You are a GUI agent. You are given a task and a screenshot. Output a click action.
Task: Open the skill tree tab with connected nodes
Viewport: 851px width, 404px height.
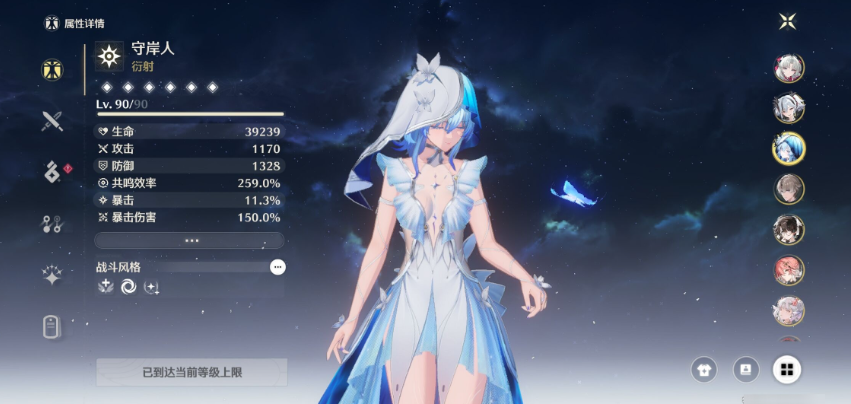click(53, 223)
